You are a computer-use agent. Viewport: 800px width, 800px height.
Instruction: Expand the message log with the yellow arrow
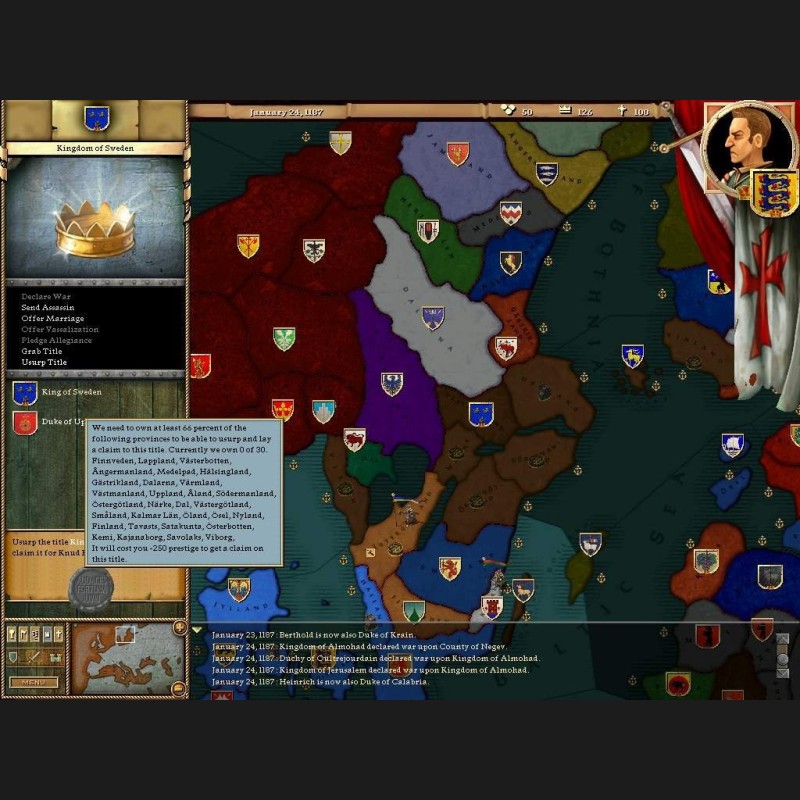(197, 630)
